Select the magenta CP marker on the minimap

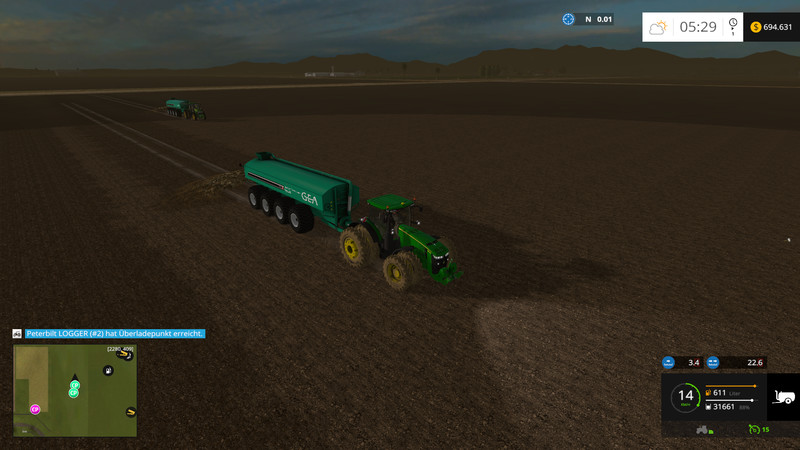[x=35, y=408]
